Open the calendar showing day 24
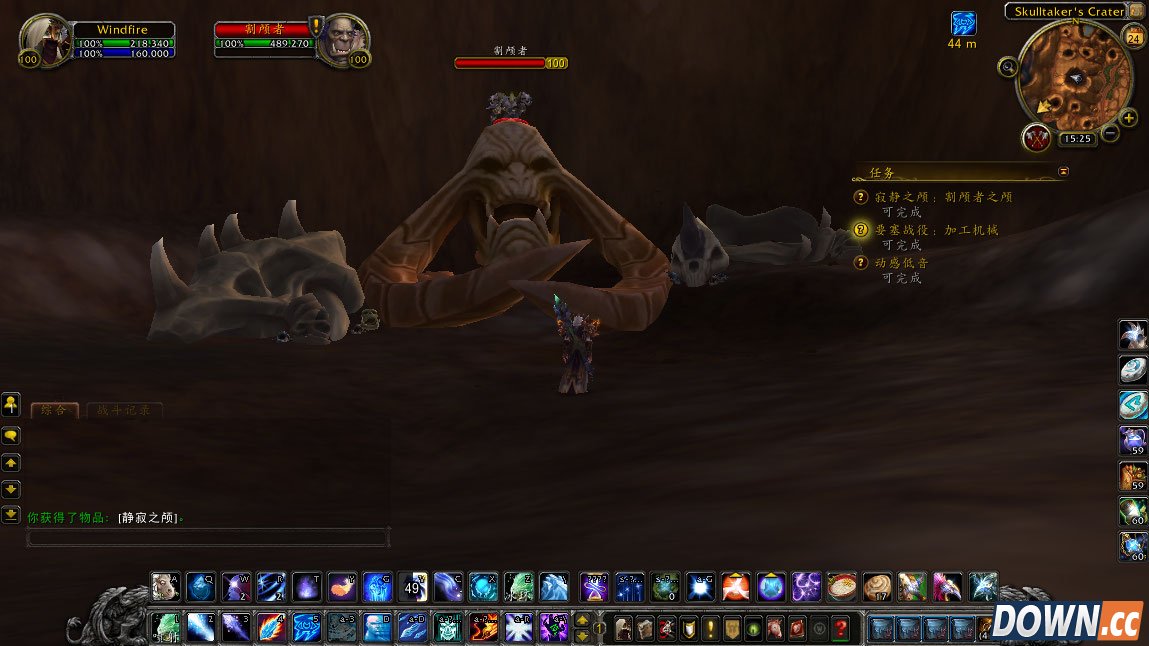This screenshot has width=1149, height=646. click(x=1134, y=38)
